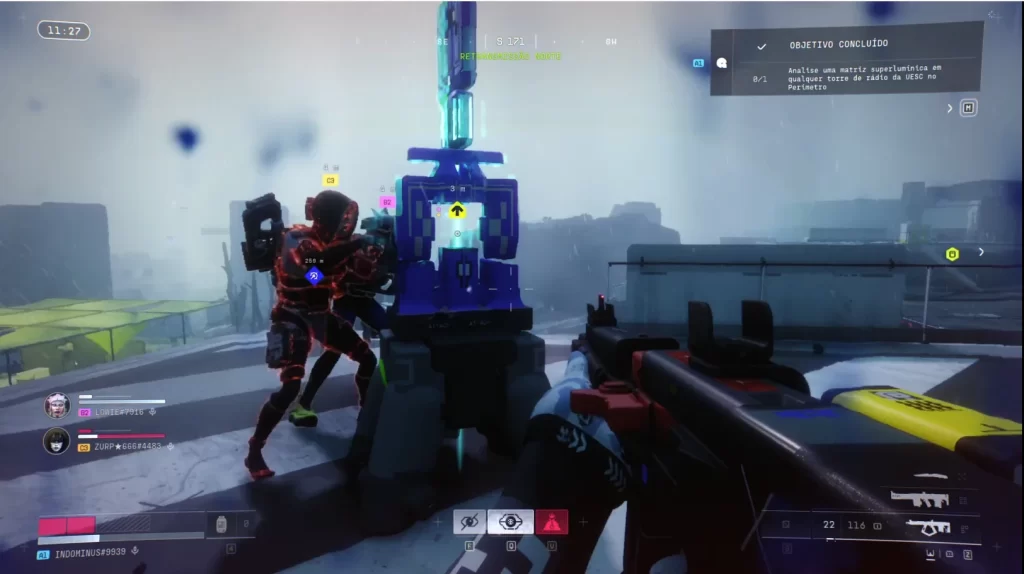Click the yellow arrow objective marker

click(x=457, y=210)
